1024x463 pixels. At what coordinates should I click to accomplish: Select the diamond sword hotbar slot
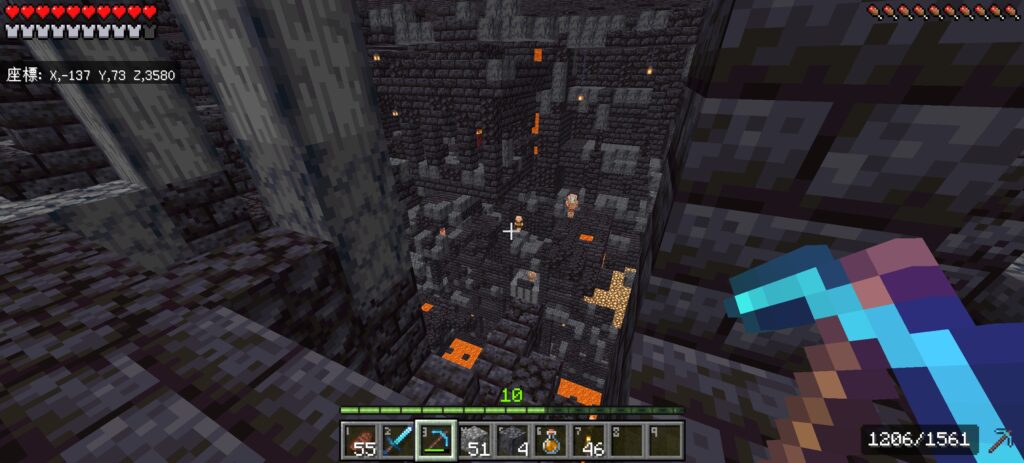pyautogui.click(x=398, y=440)
